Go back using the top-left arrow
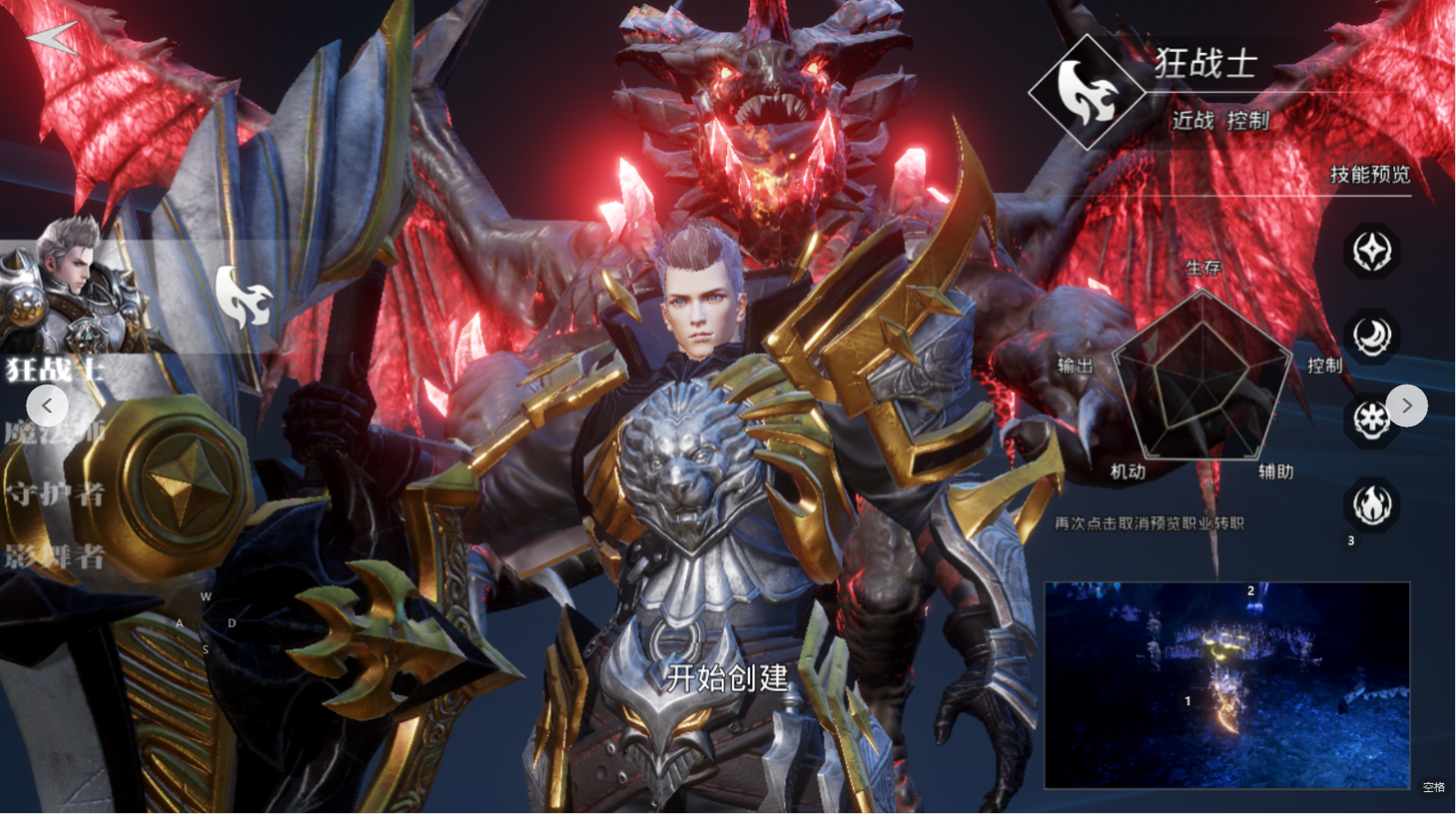 point(52,37)
